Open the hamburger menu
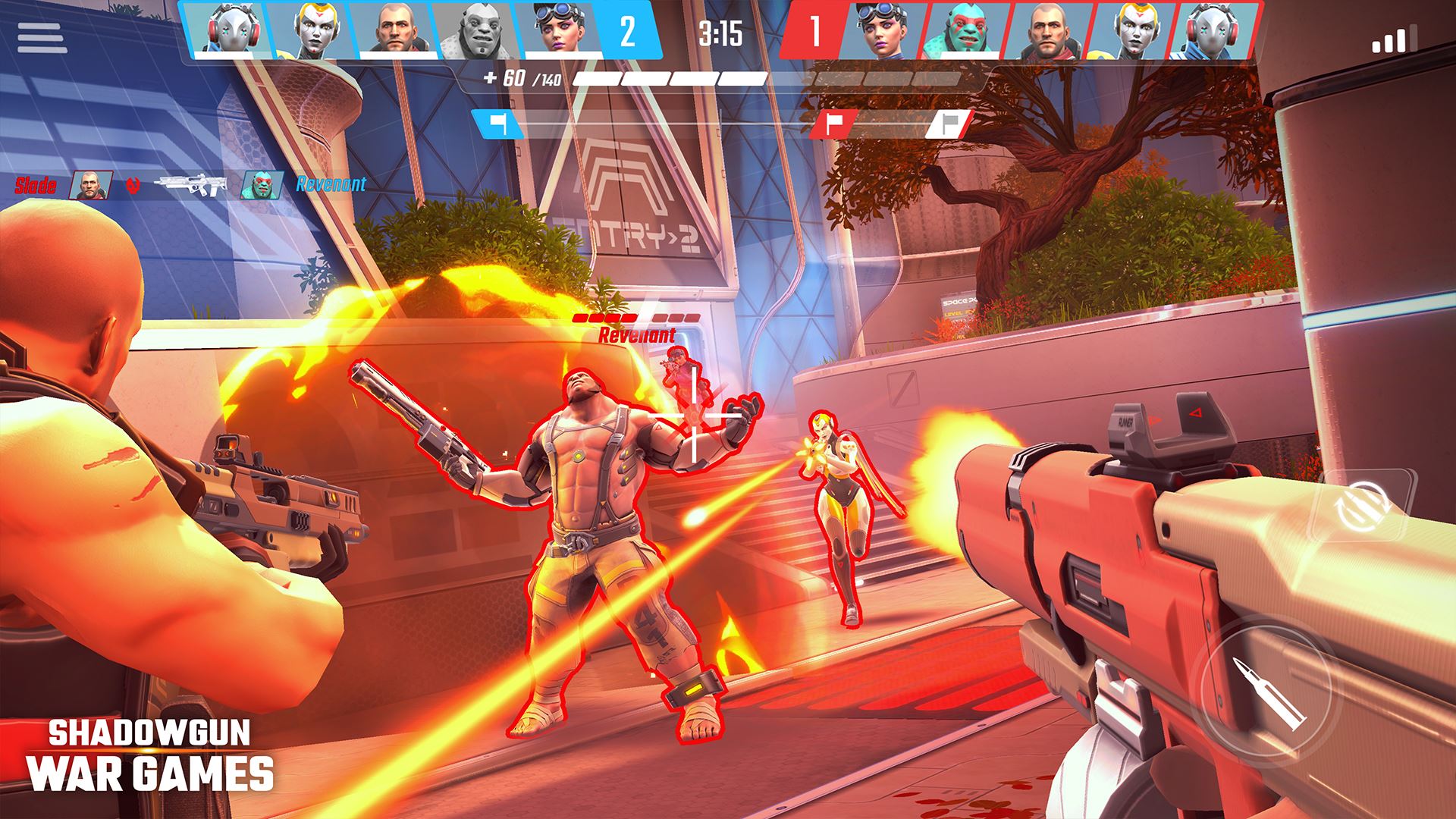This screenshot has width=1456, height=819. click(x=40, y=38)
